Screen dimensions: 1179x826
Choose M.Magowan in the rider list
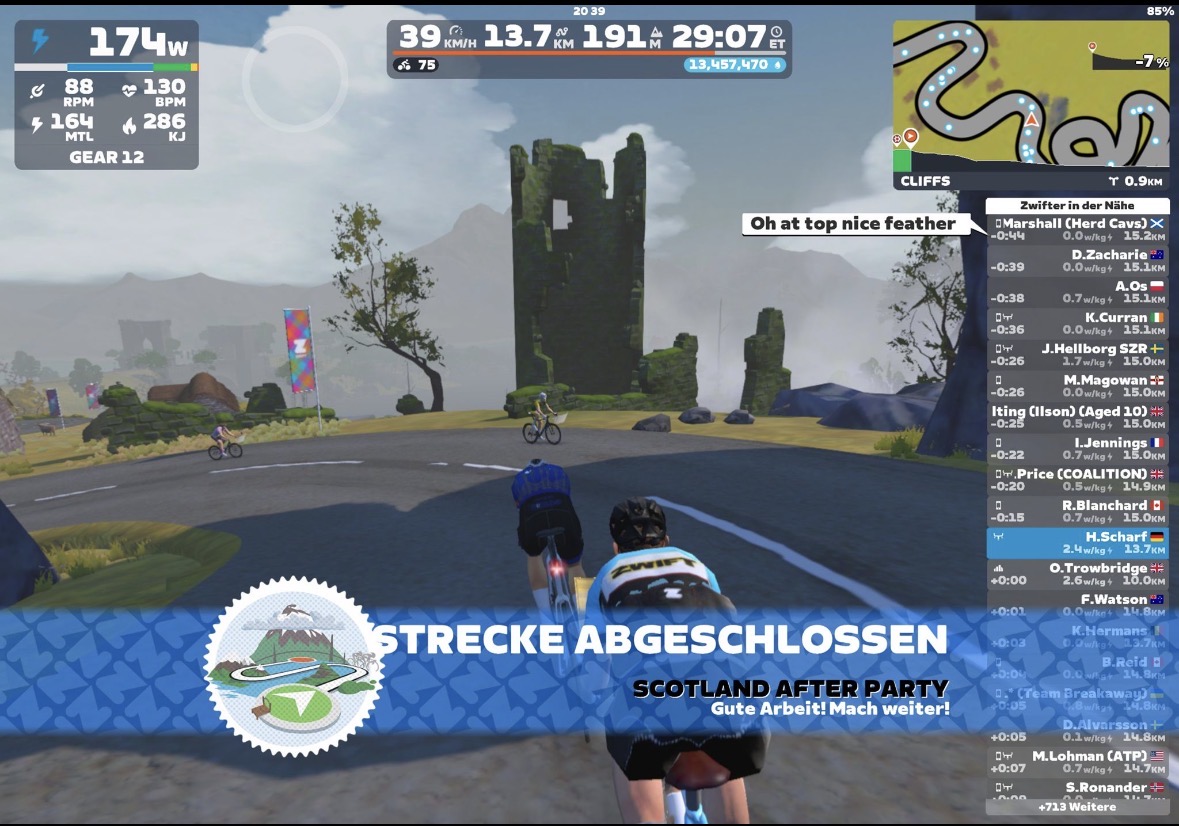[1077, 386]
